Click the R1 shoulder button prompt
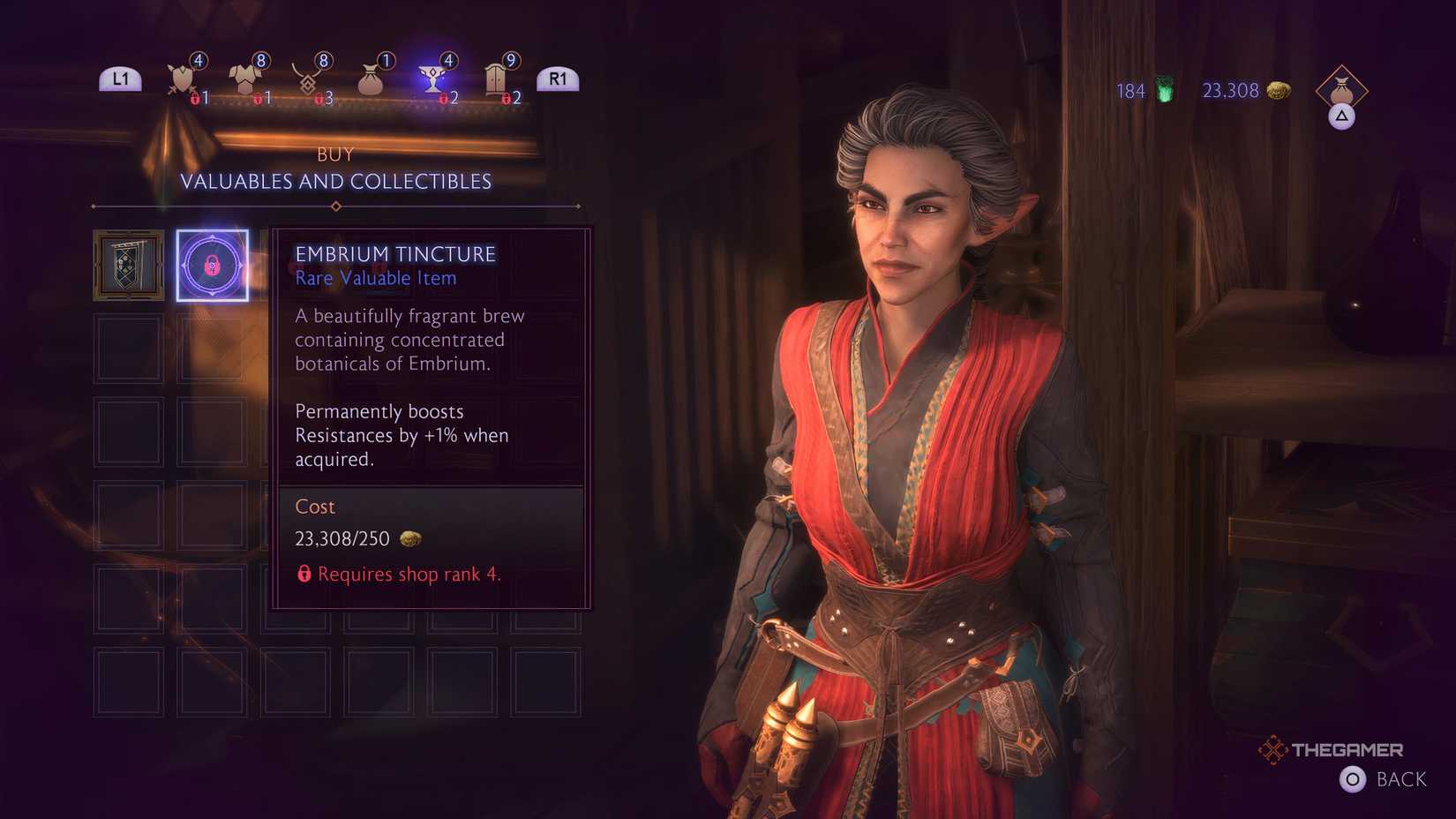This screenshot has width=1456, height=819. [557, 78]
